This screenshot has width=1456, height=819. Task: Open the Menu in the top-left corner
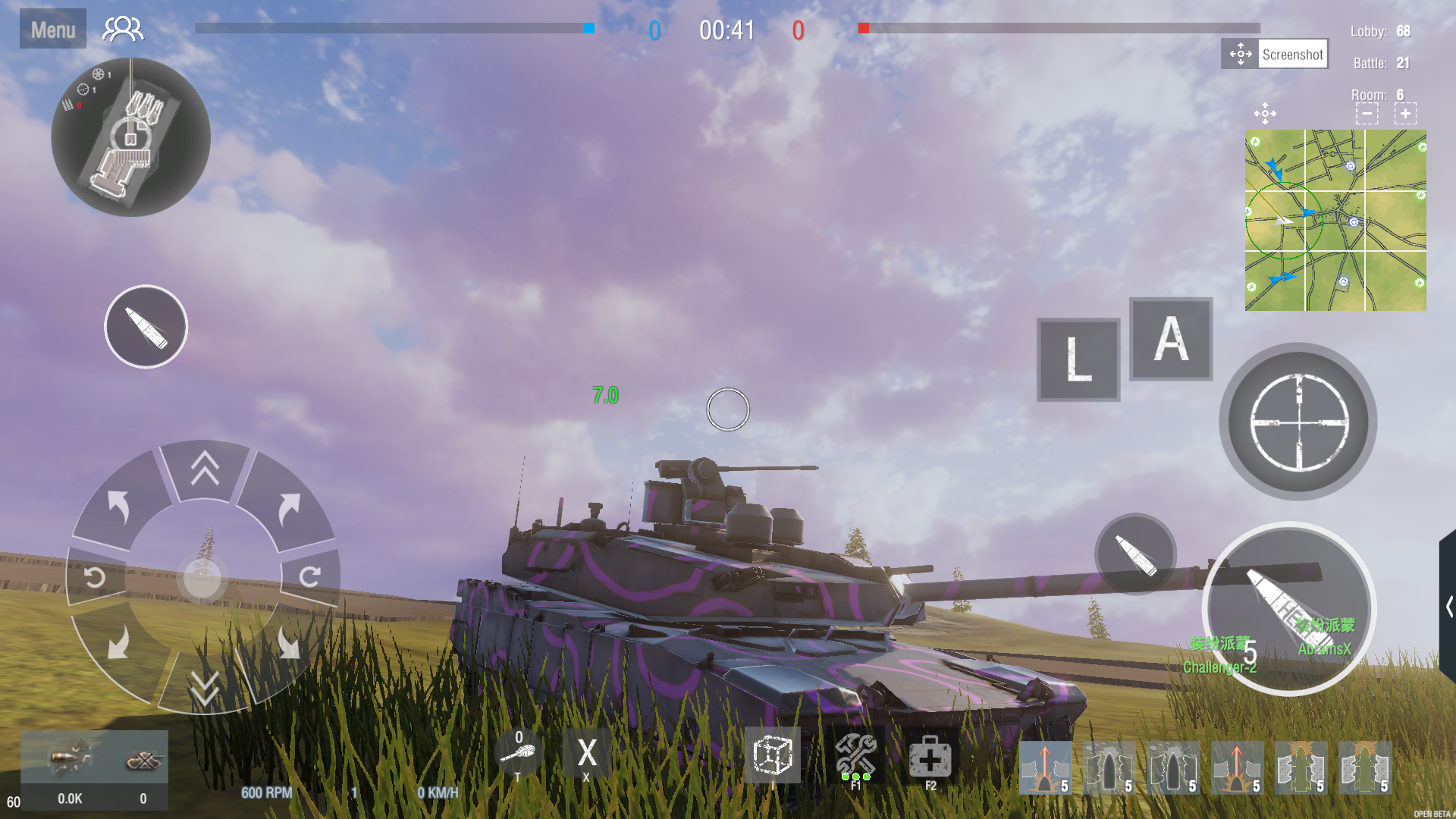pos(52,27)
